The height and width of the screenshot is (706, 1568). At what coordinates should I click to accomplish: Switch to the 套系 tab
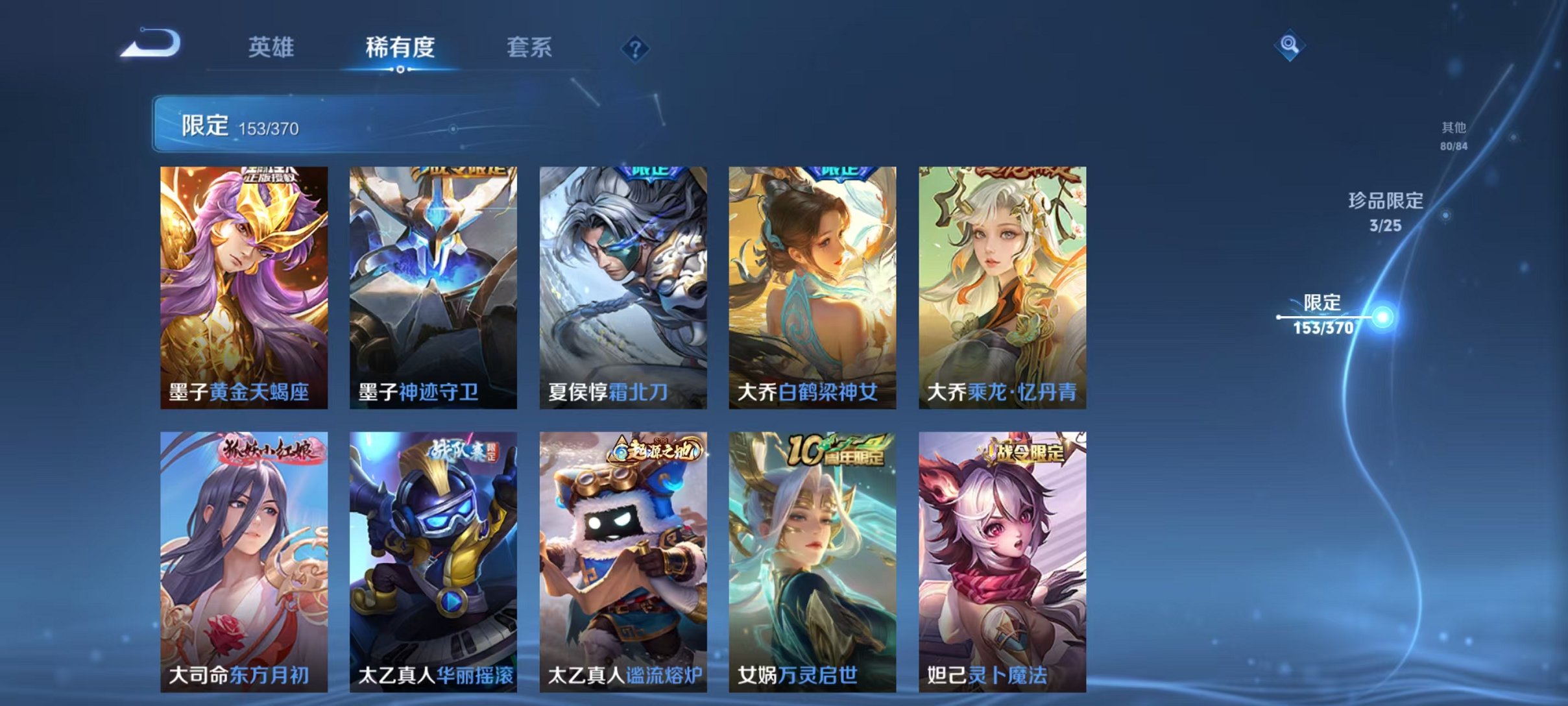click(x=529, y=47)
